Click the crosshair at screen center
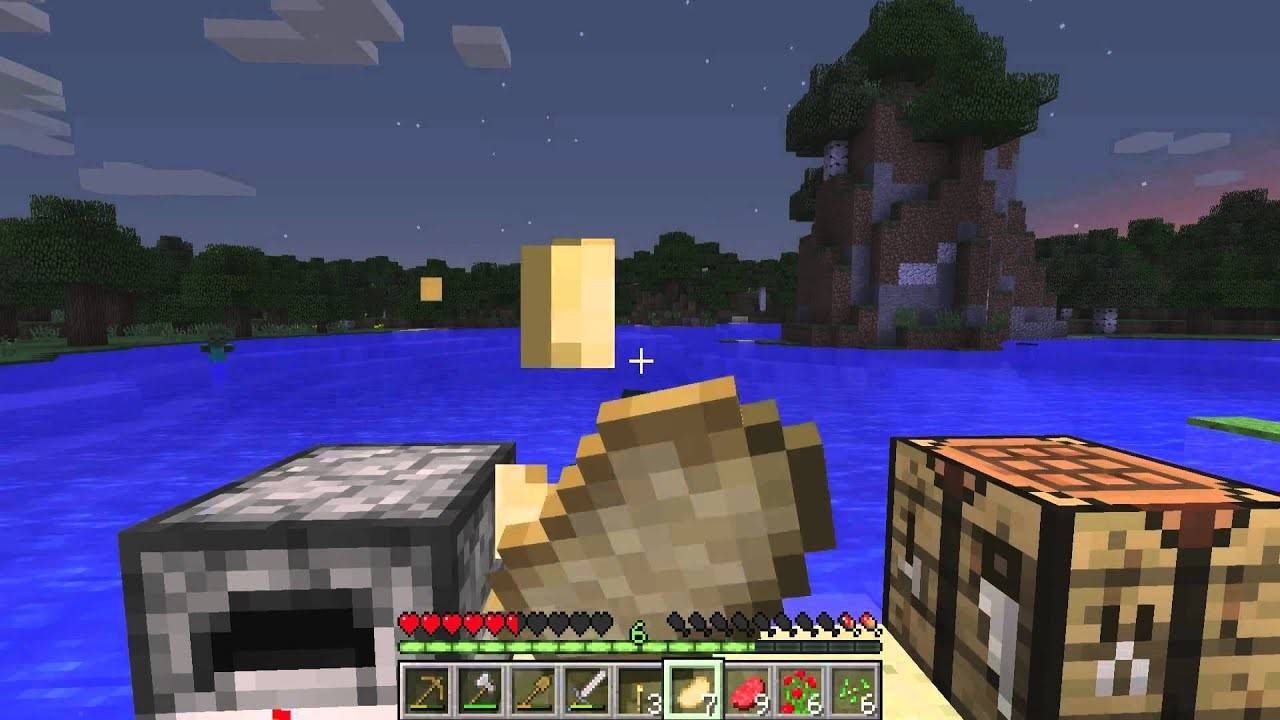Image resolution: width=1280 pixels, height=720 pixels. 640,360
